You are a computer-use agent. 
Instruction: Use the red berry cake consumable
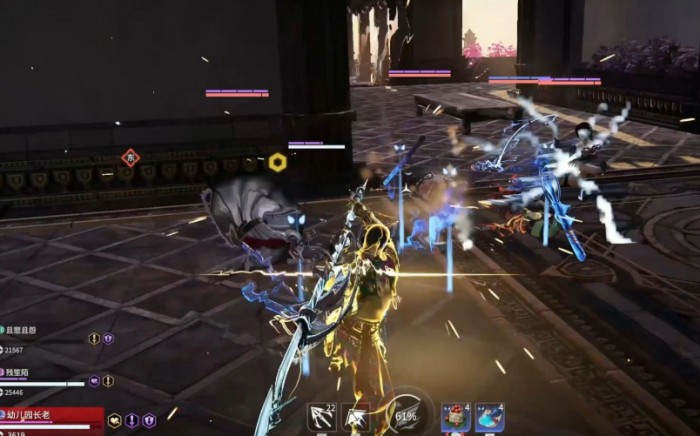point(456,416)
